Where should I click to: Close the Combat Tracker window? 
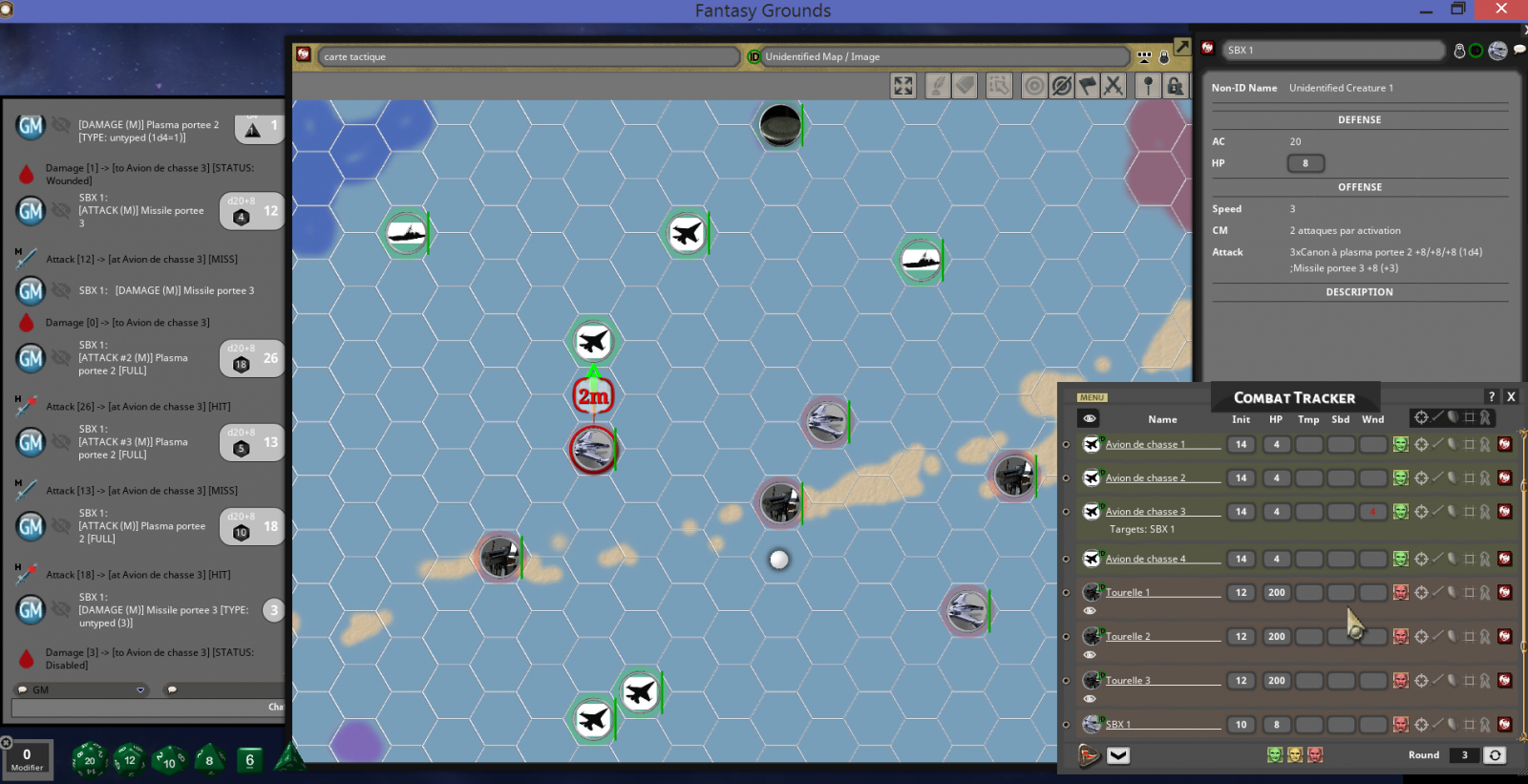click(x=1511, y=396)
